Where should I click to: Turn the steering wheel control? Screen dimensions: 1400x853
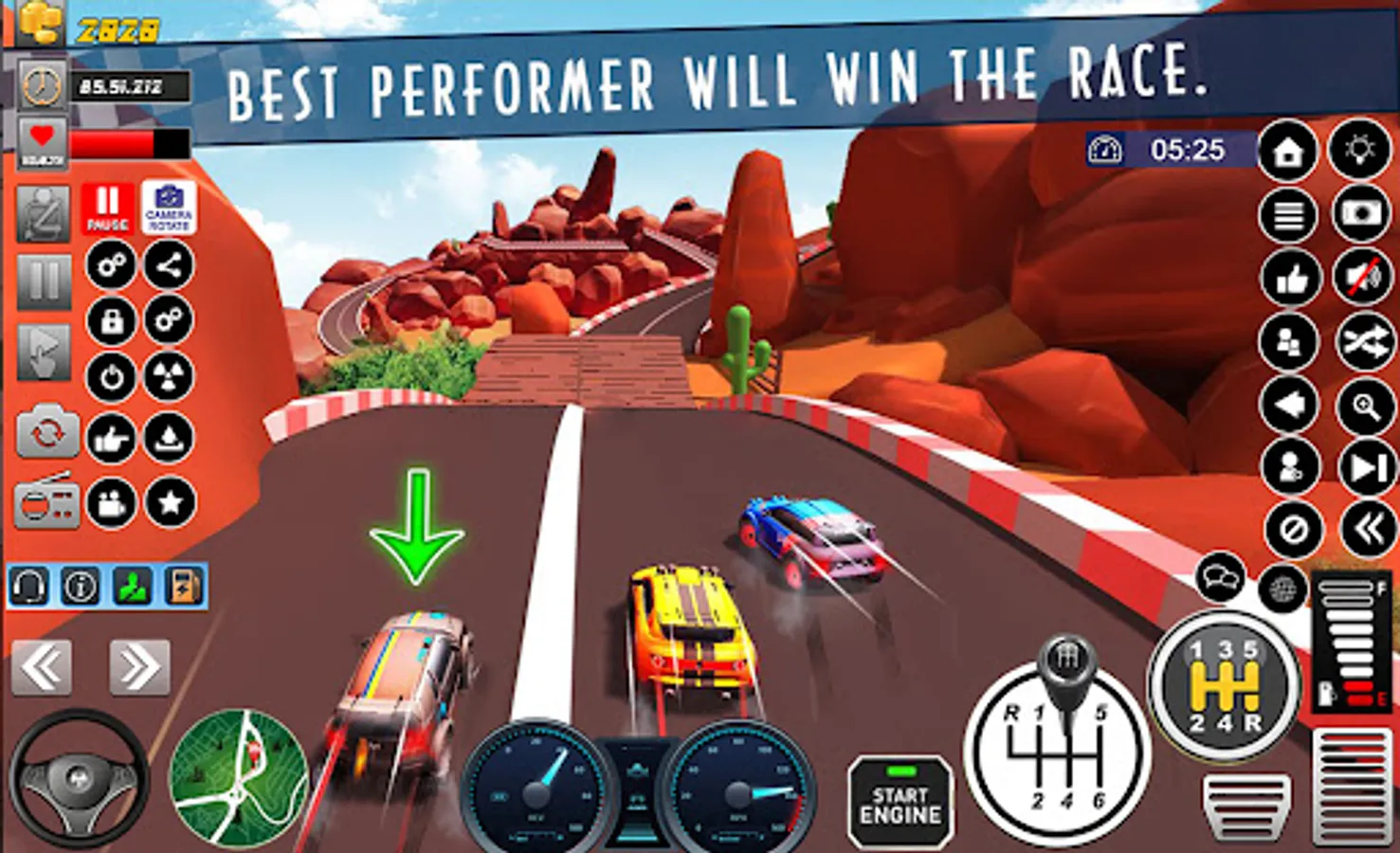point(79,779)
